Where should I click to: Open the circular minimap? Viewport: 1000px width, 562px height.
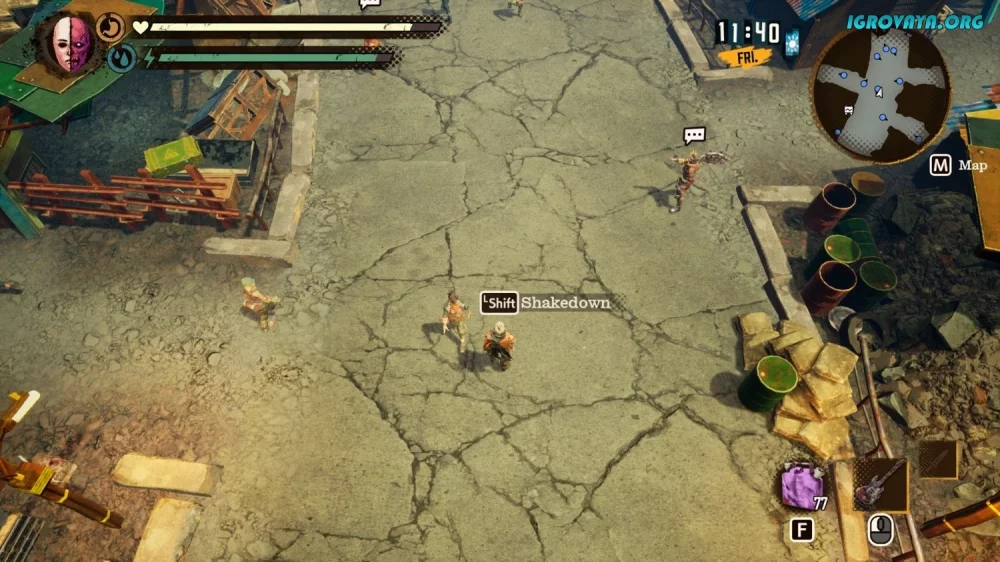click(878, 94)
